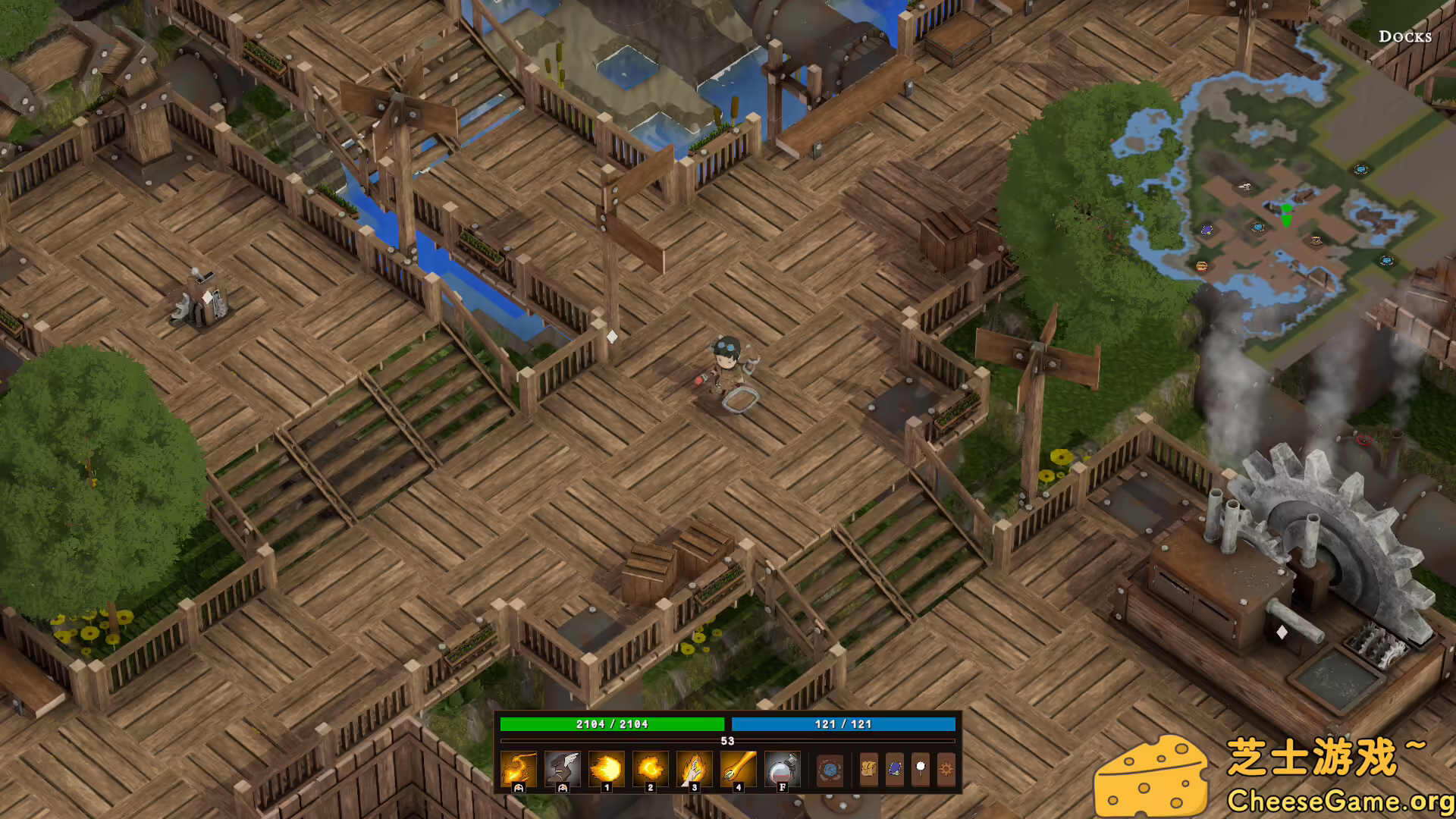1456x819 pixels.
Task: Select the purple book marker on the minimap
Action: pyautogui.click(x=1207, y=229)
